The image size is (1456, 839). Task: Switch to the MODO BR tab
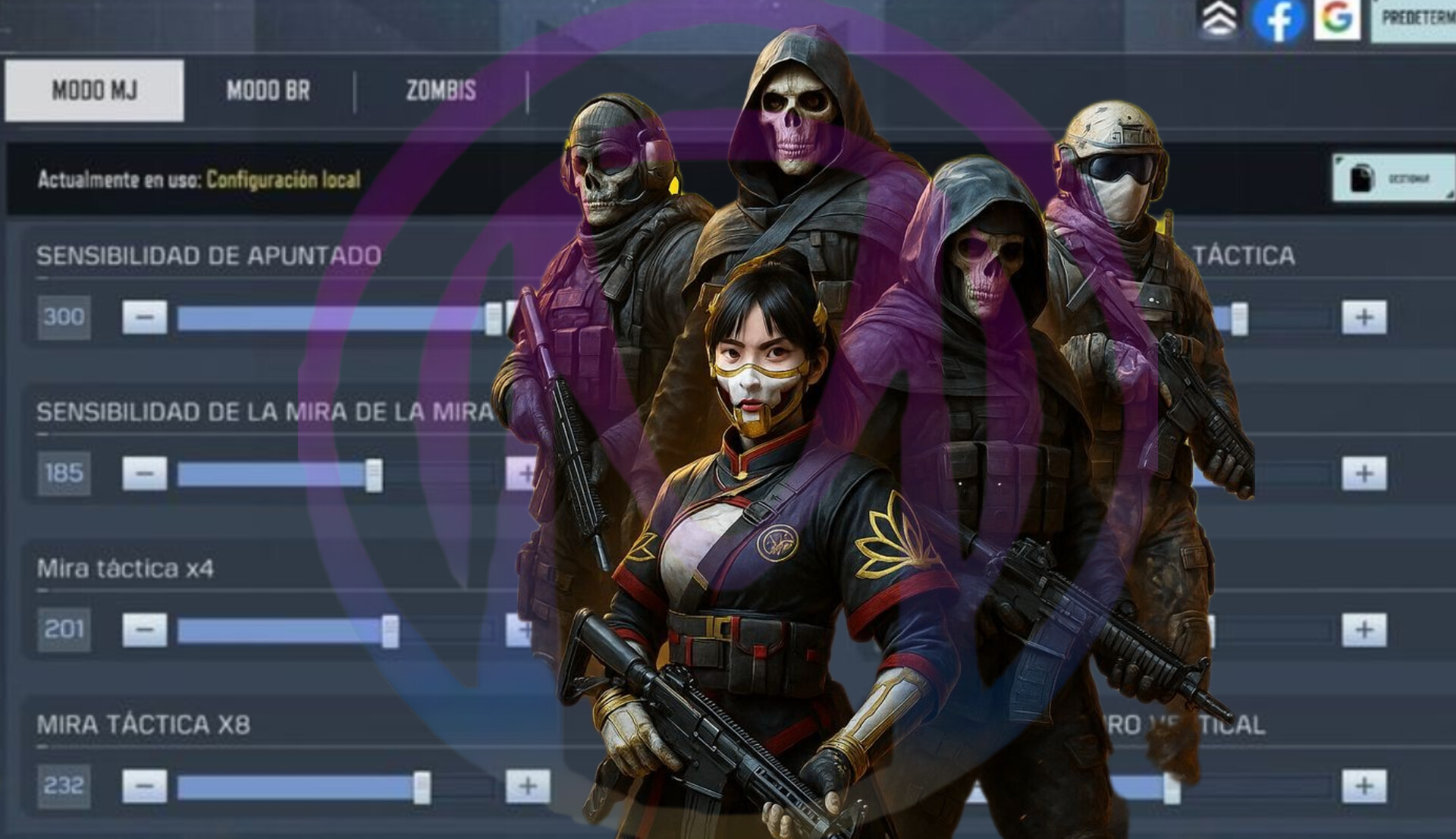(268, 91)
